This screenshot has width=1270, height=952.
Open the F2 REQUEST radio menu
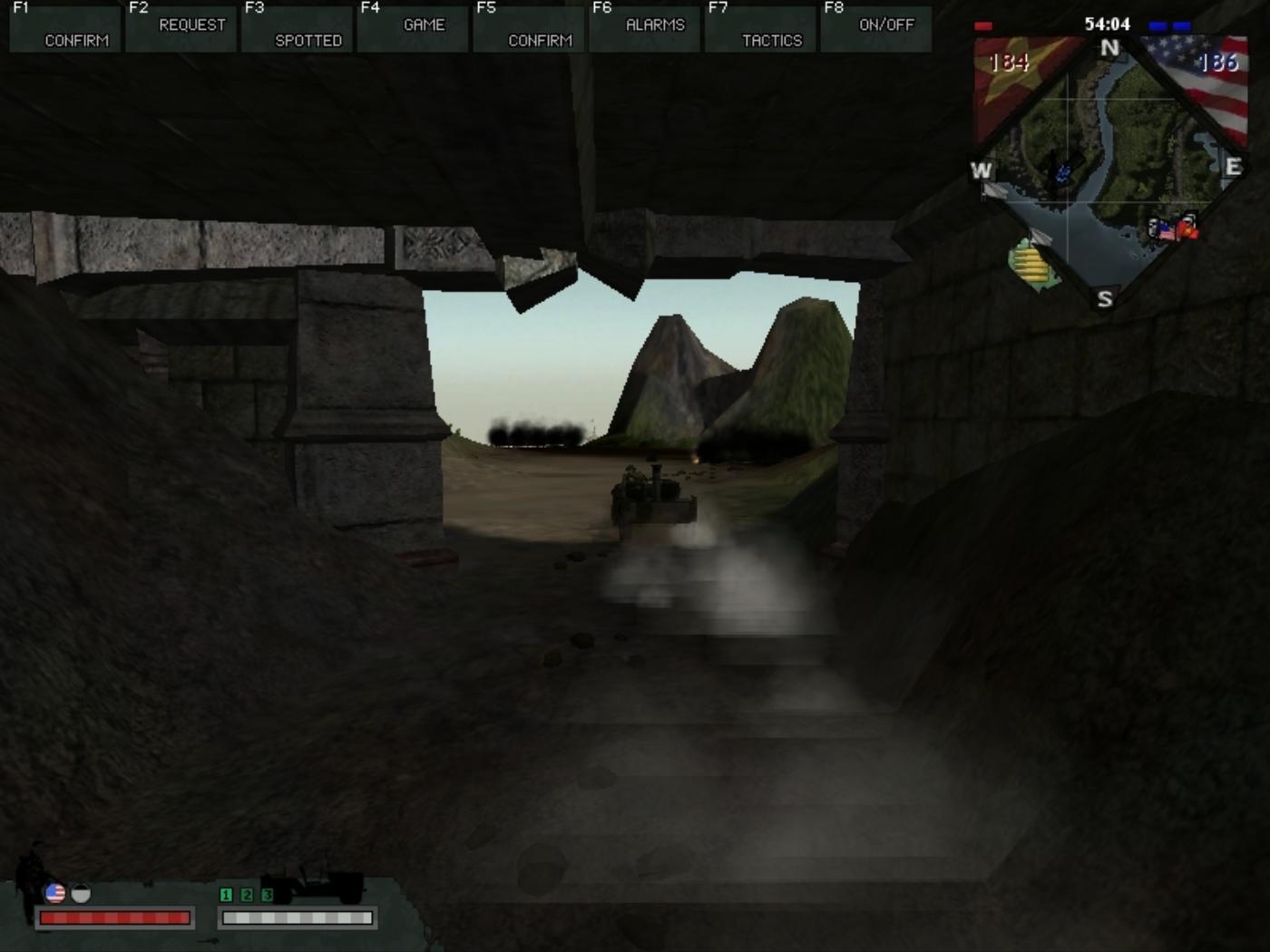[181, 27]
